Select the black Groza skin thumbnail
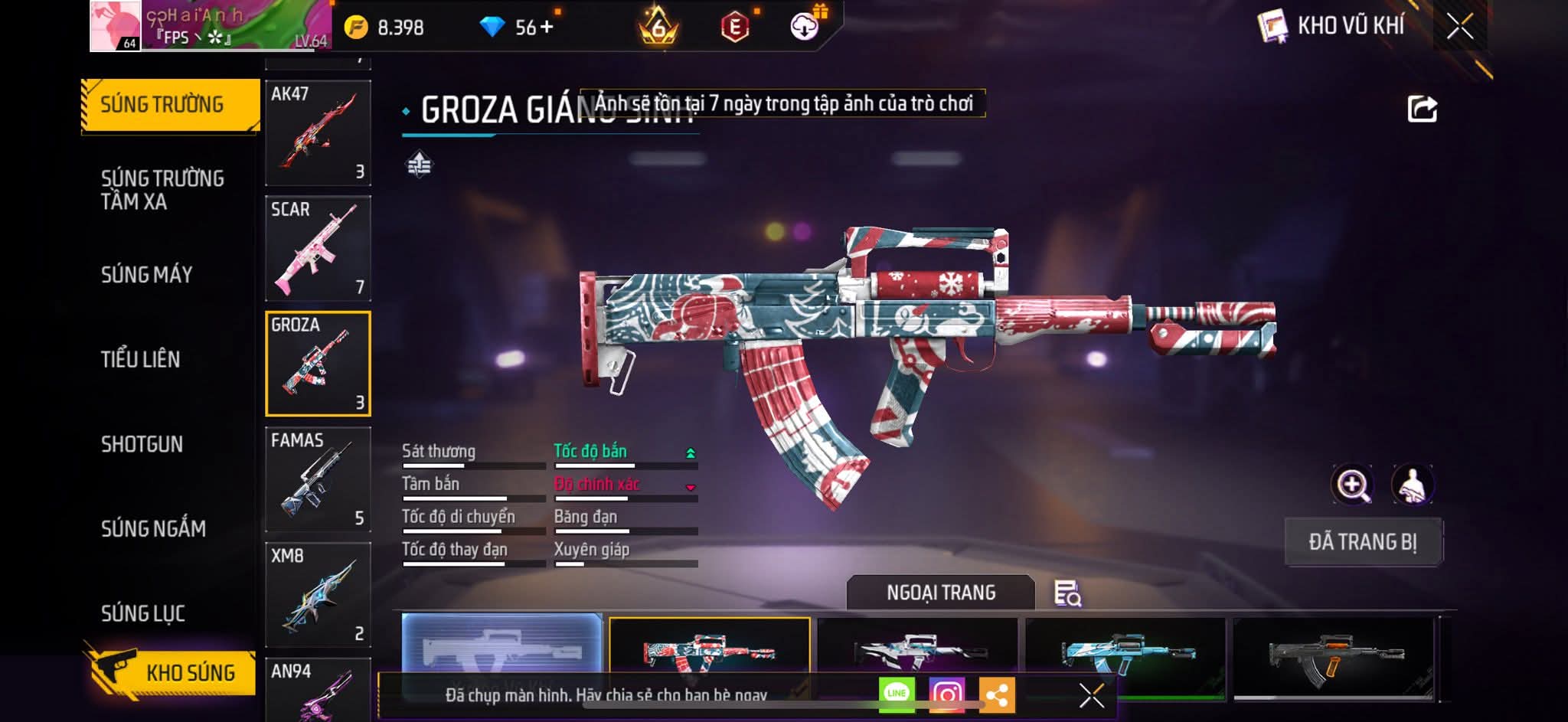1568x722 pixels. pyautogui.click(x=1334, y=658)
